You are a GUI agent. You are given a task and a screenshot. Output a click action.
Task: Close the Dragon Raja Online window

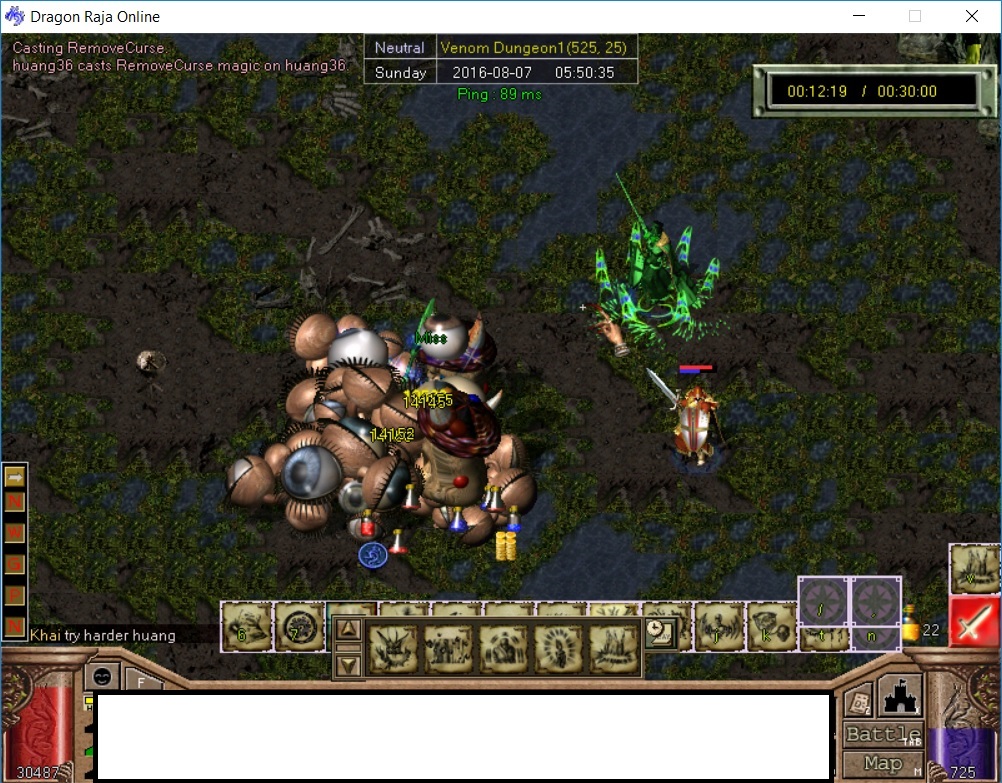pos(972,16)
